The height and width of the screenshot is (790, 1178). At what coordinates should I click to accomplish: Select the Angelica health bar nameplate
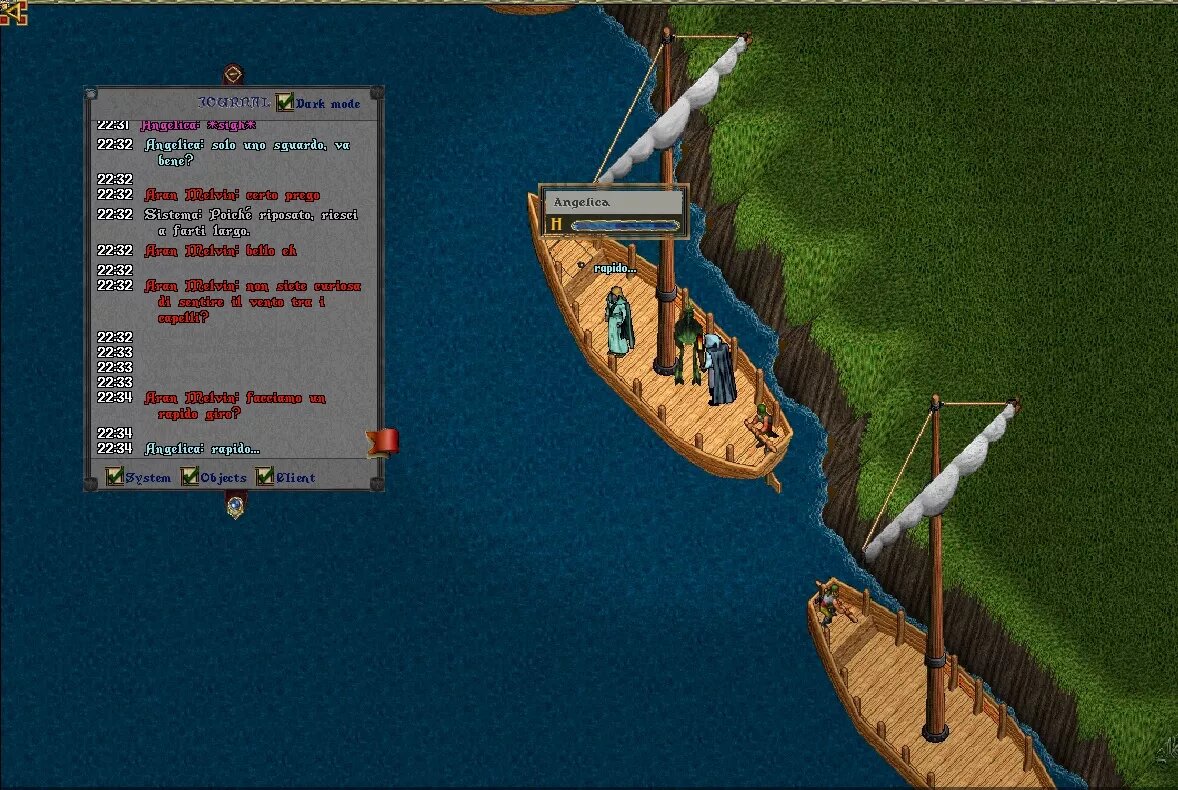(613, 202)
